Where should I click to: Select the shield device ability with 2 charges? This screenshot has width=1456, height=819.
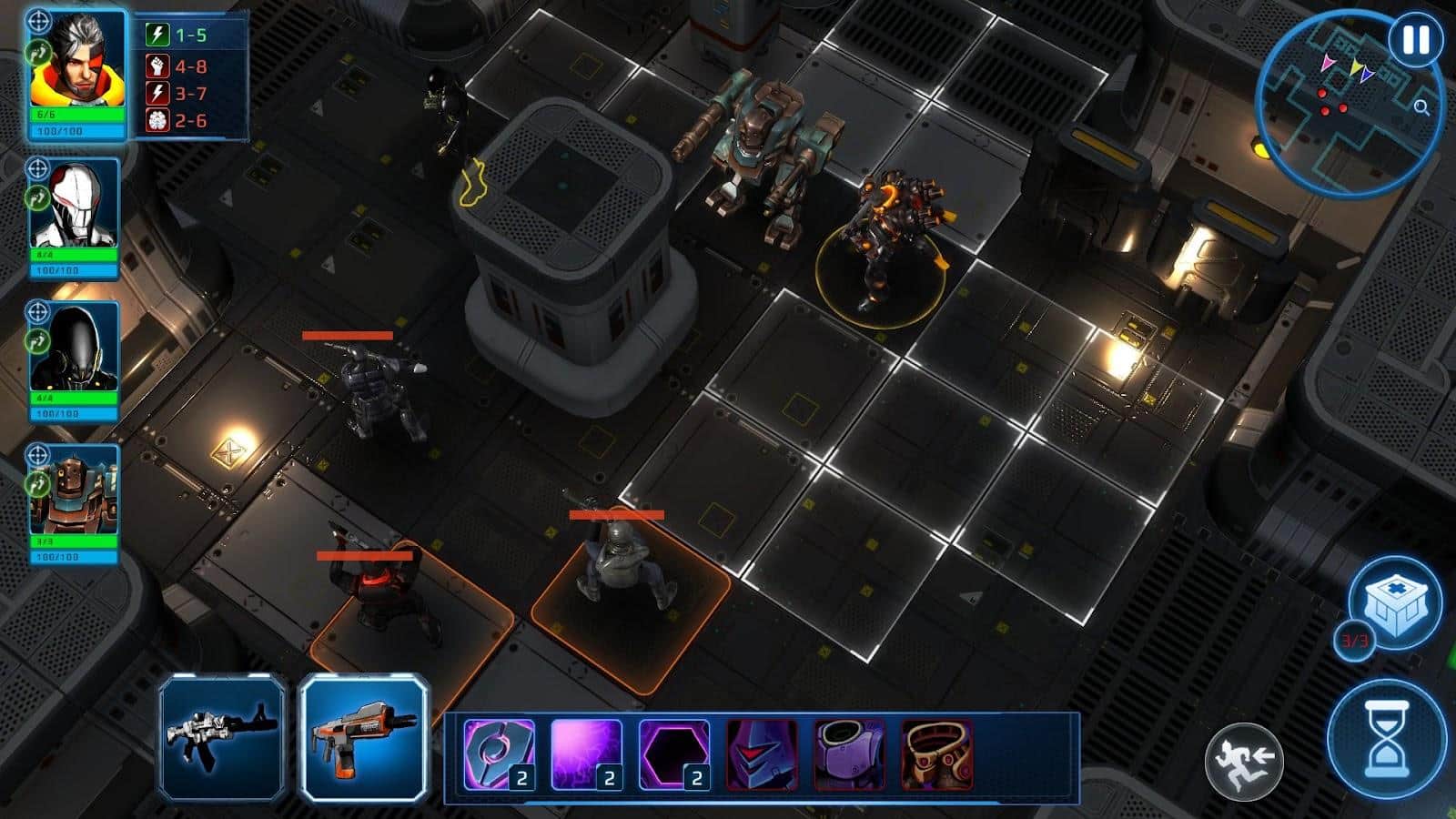pos(500,755)
